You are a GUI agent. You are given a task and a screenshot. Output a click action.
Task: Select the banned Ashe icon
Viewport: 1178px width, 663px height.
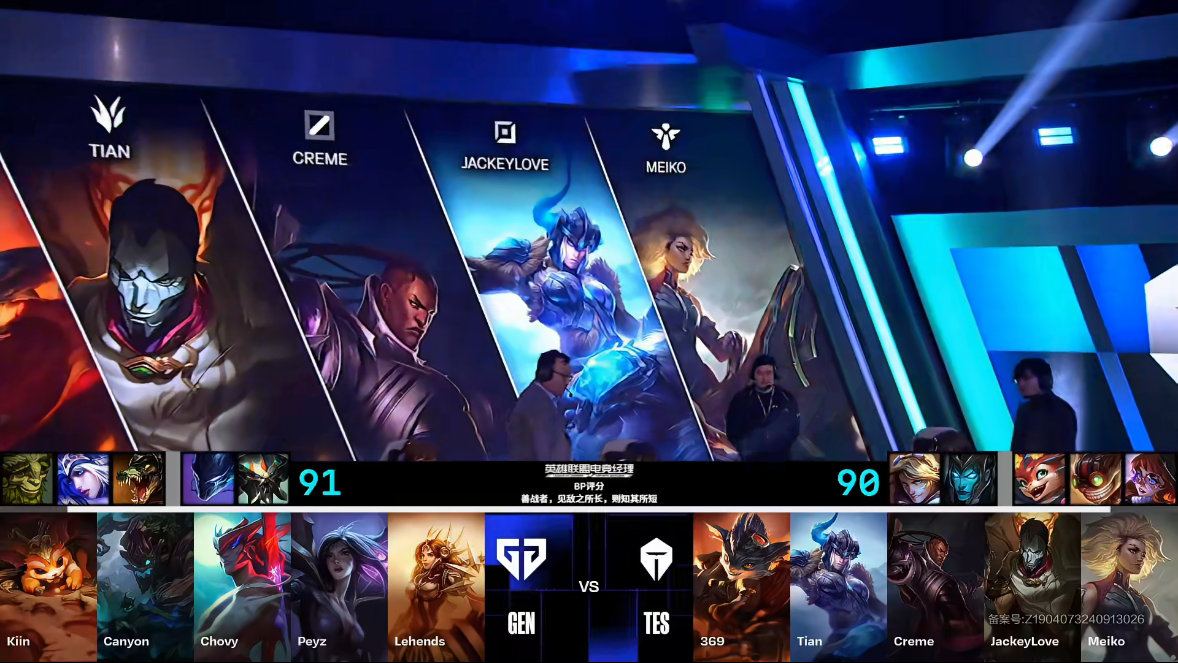point(82,478)
